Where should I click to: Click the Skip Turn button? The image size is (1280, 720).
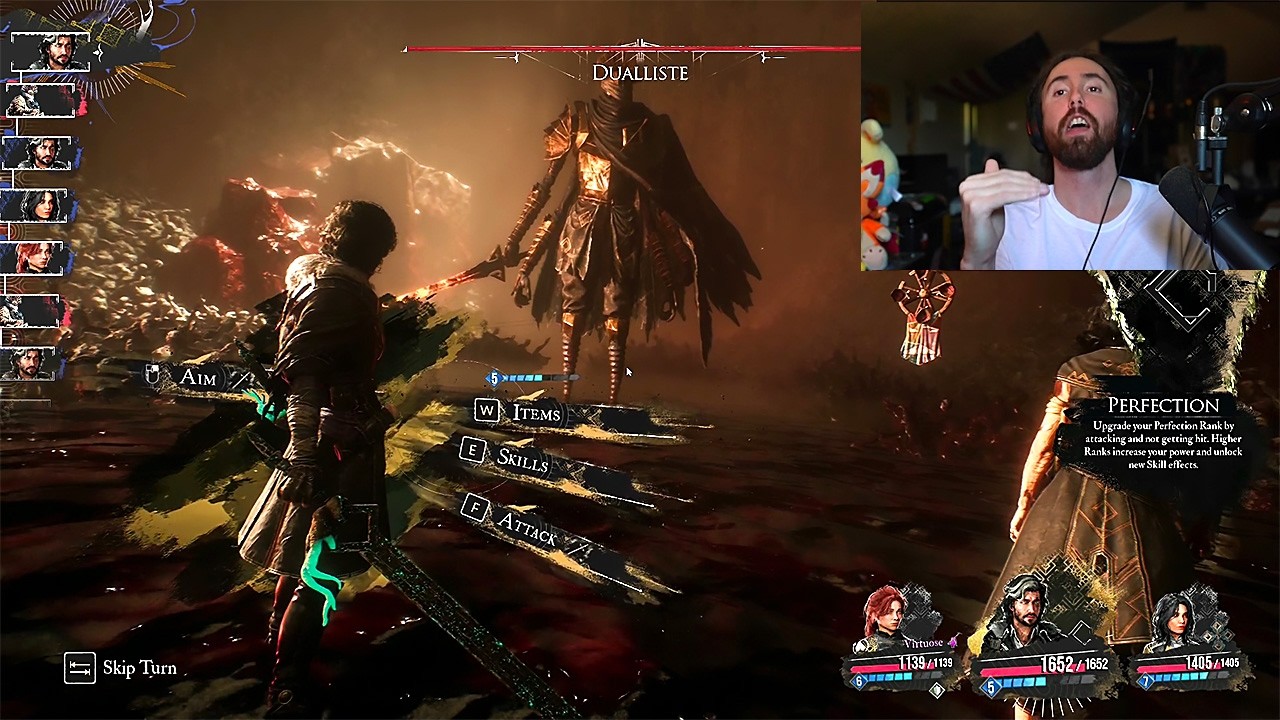[x=121, y=668]
